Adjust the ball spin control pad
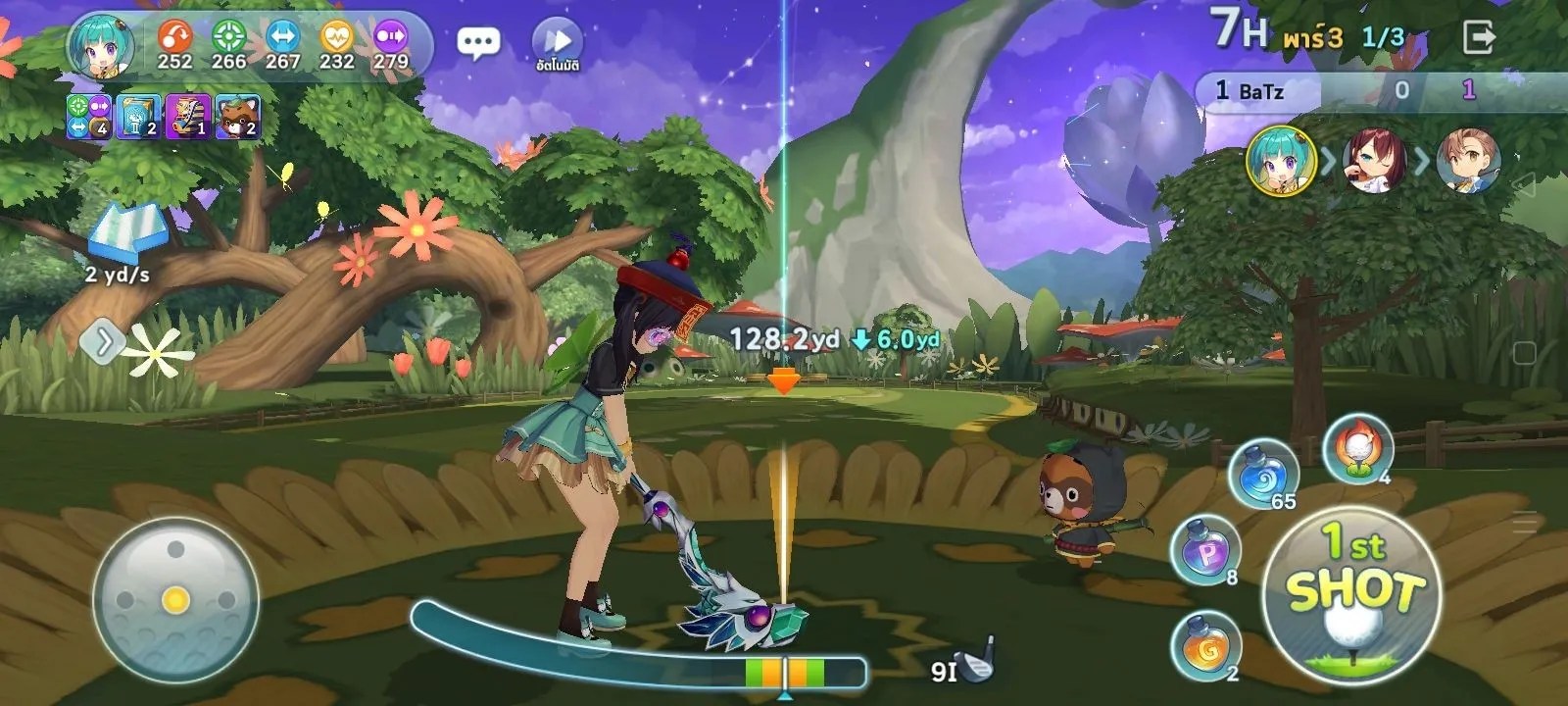 (175, 599)
